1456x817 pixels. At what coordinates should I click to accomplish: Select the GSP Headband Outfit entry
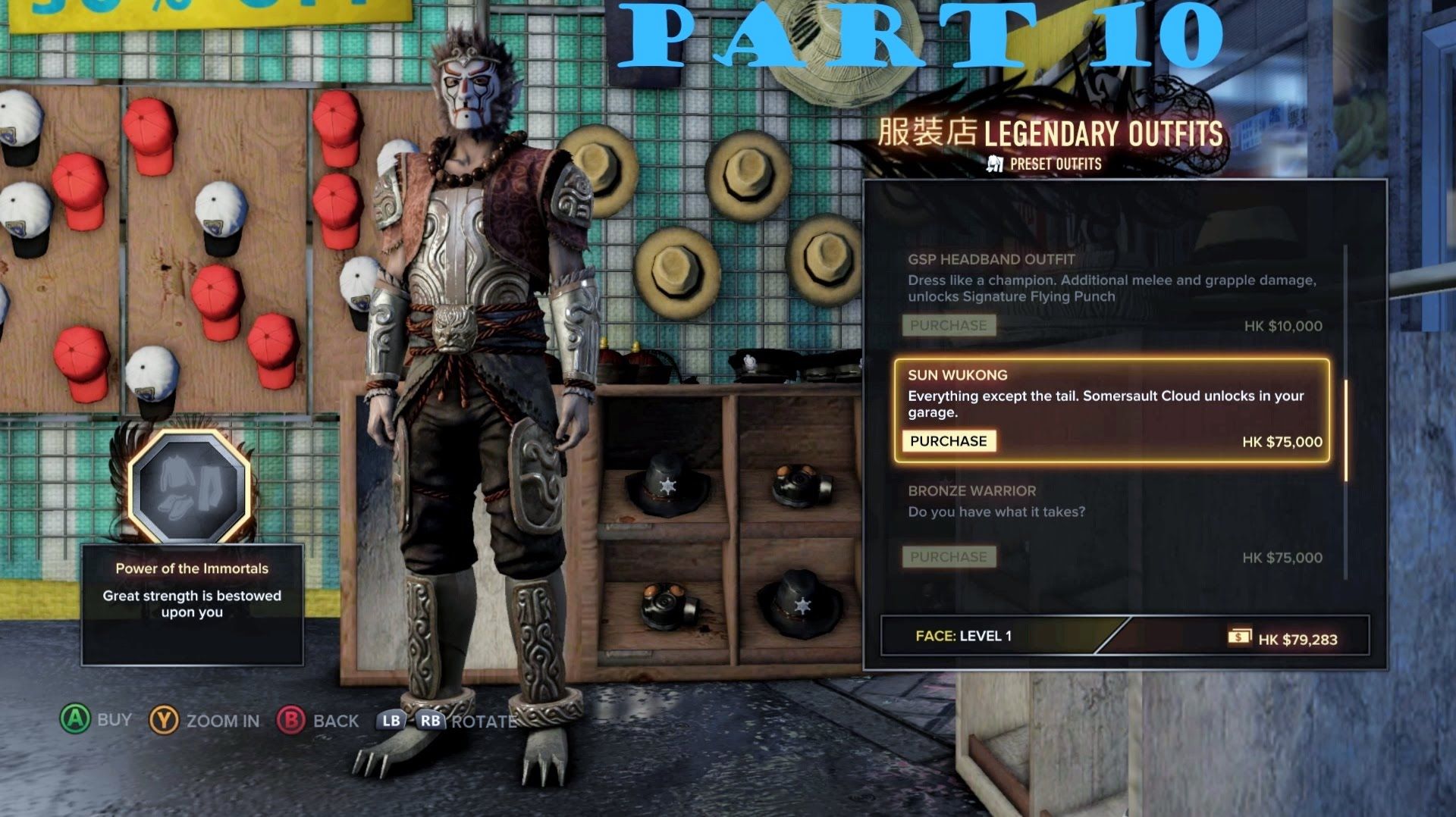click(x=1111, y=278)
